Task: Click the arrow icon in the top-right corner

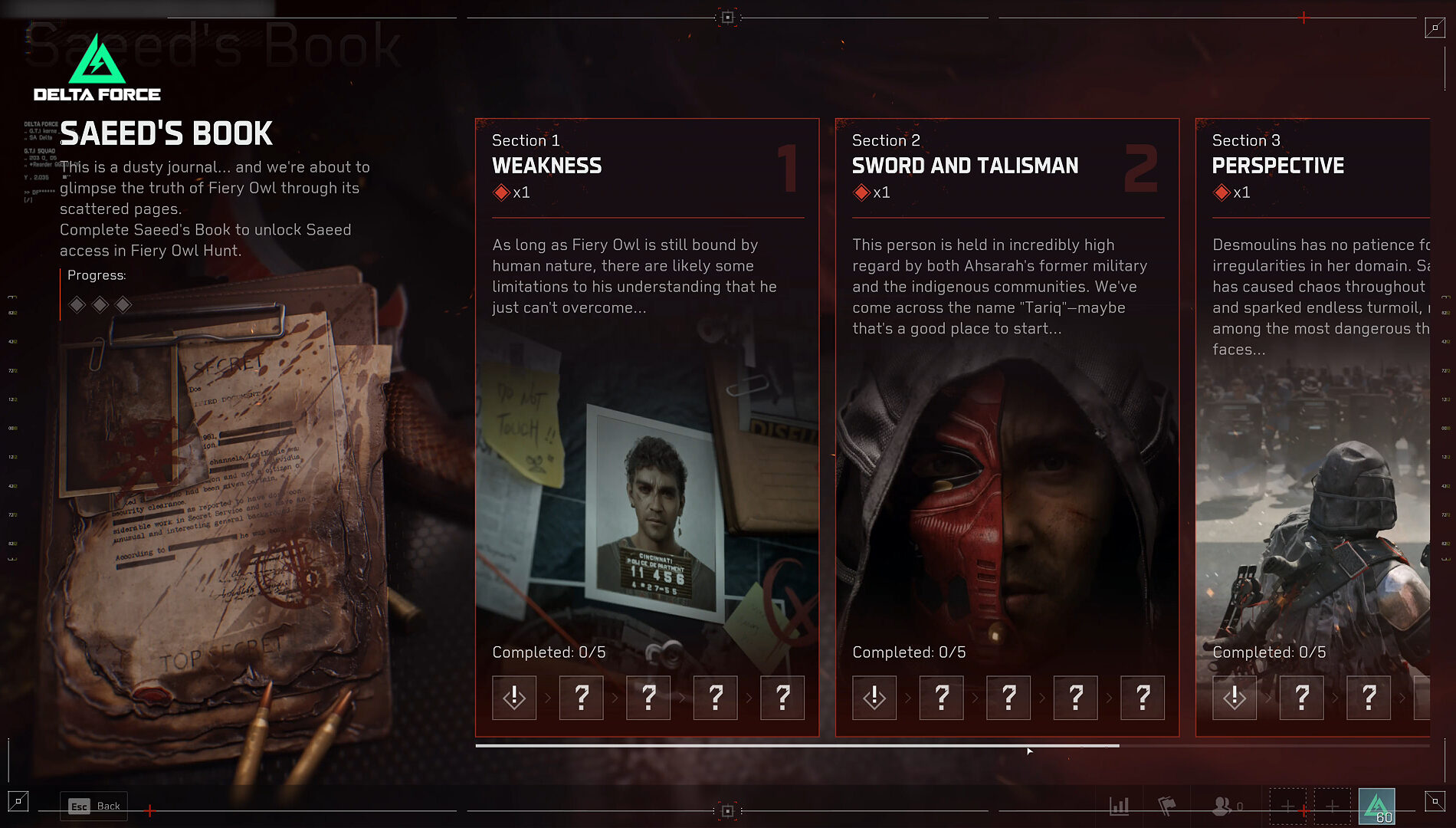Action: (1435, 28)
